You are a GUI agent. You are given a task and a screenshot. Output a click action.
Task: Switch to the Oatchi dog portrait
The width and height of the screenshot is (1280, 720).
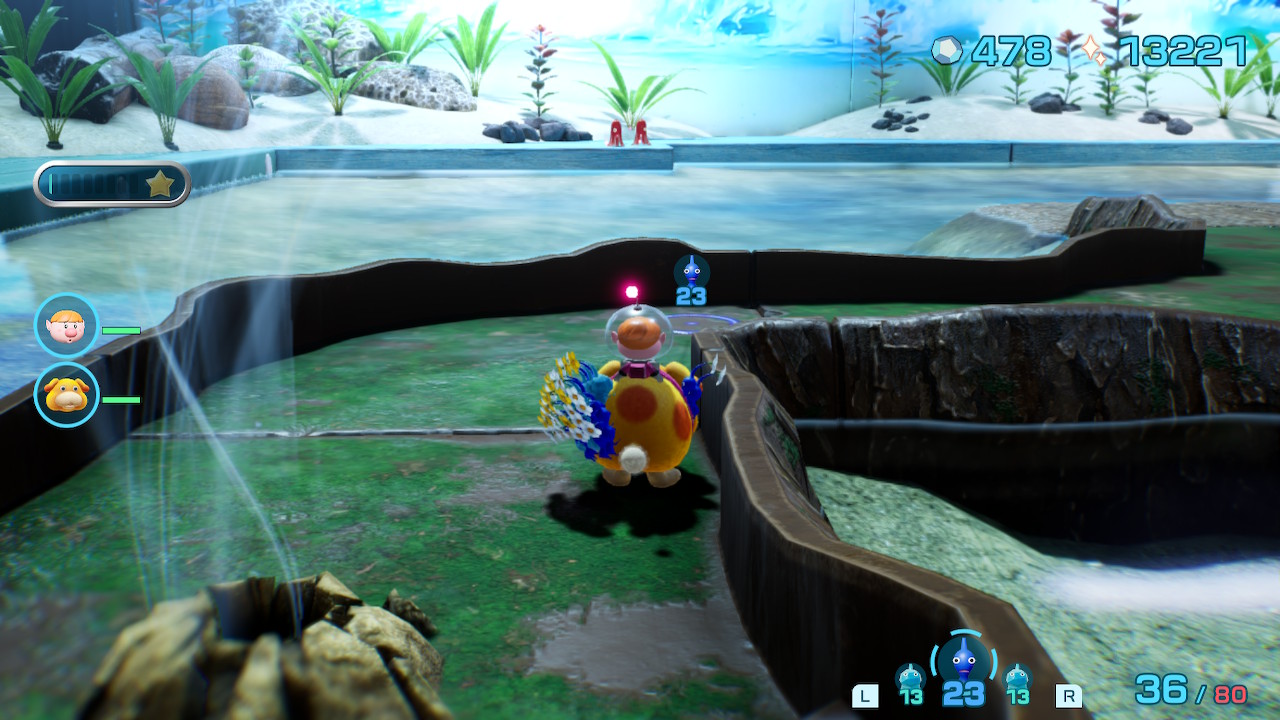(67, 394)
